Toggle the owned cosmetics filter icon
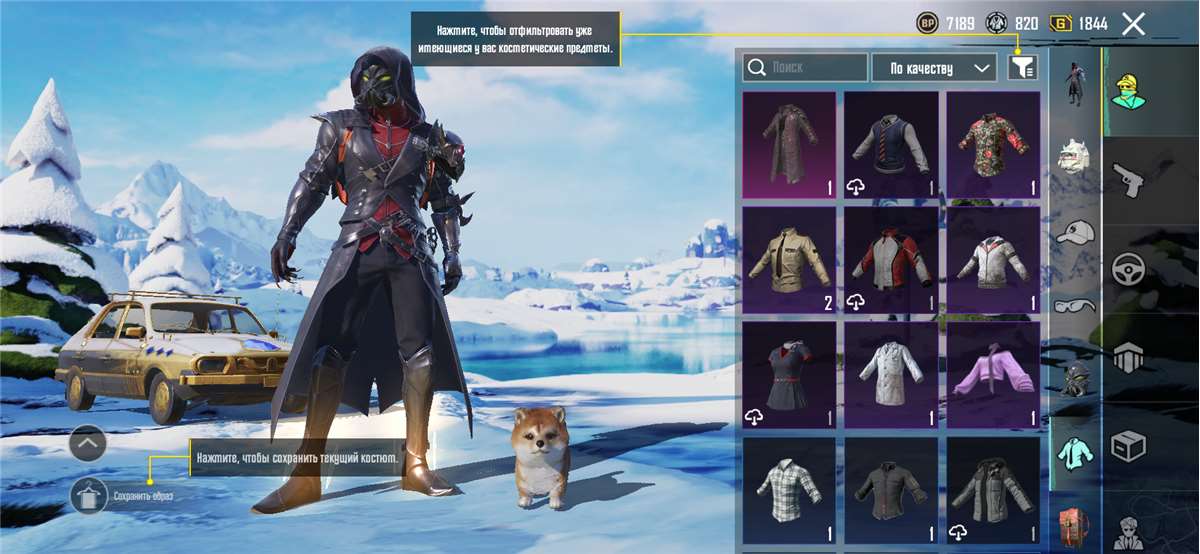The image size is (1200, 554). point(1023,68)
